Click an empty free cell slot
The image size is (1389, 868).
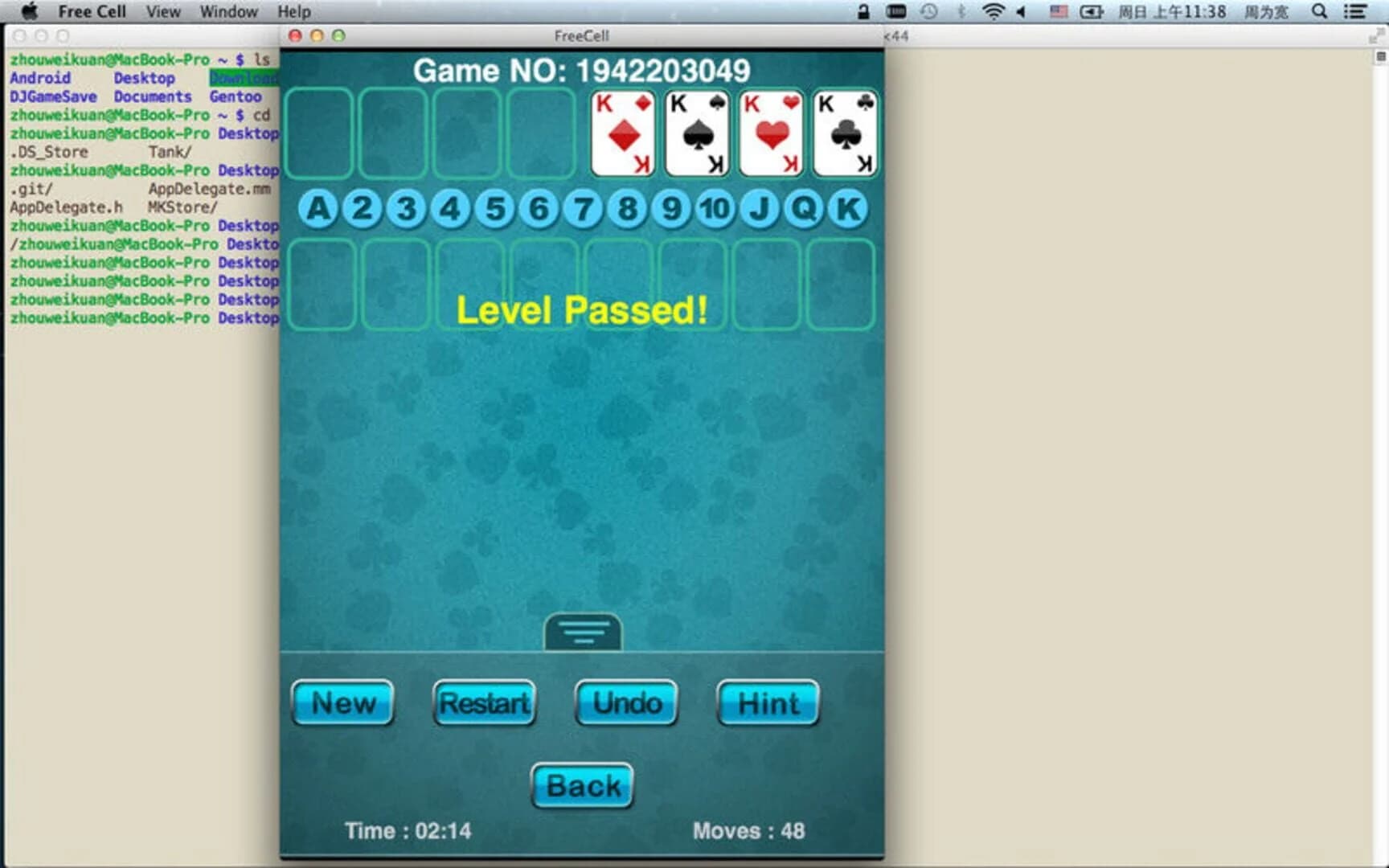(x=318, y=133)
